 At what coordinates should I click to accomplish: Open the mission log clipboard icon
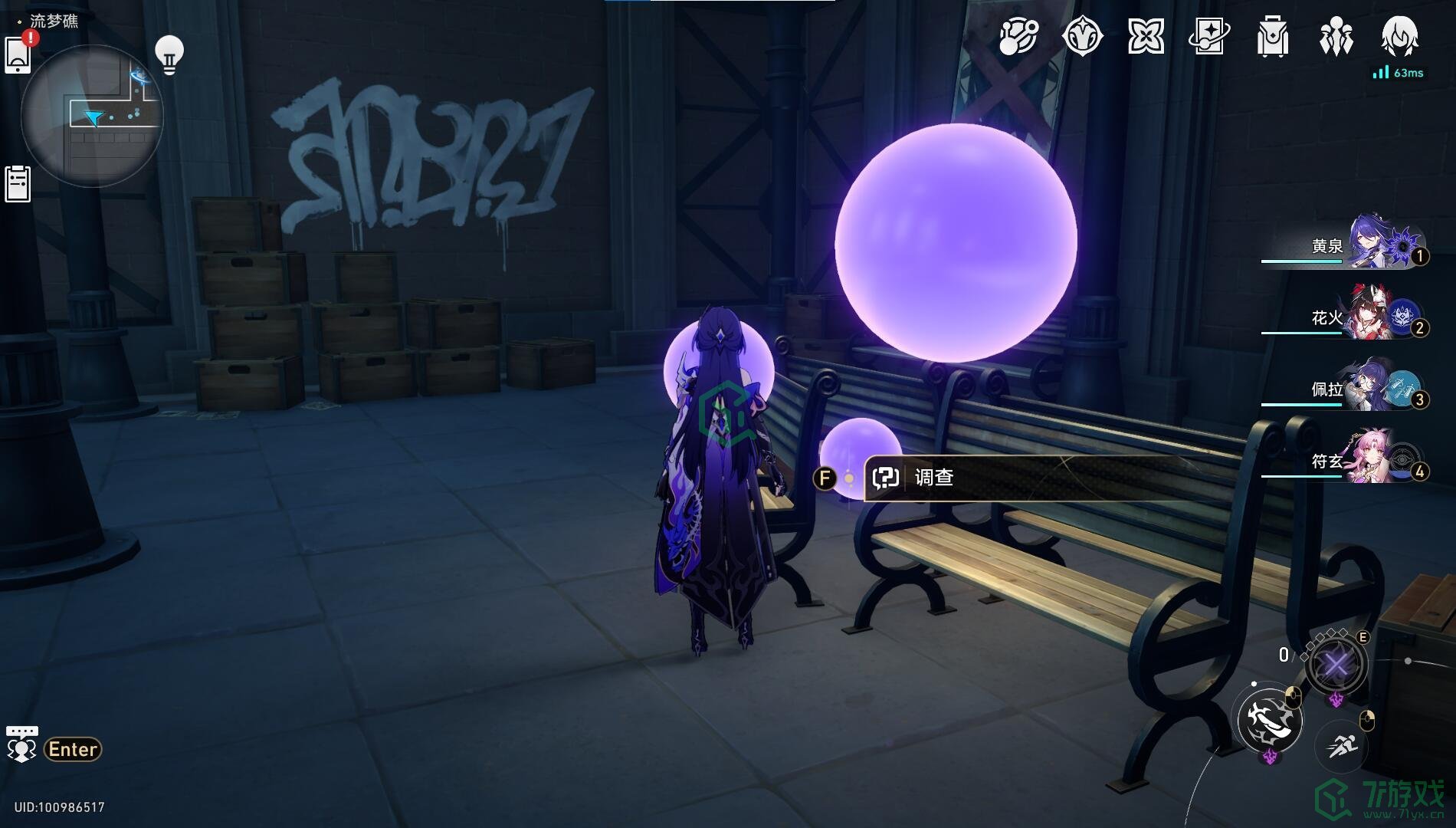pos(18,184)
